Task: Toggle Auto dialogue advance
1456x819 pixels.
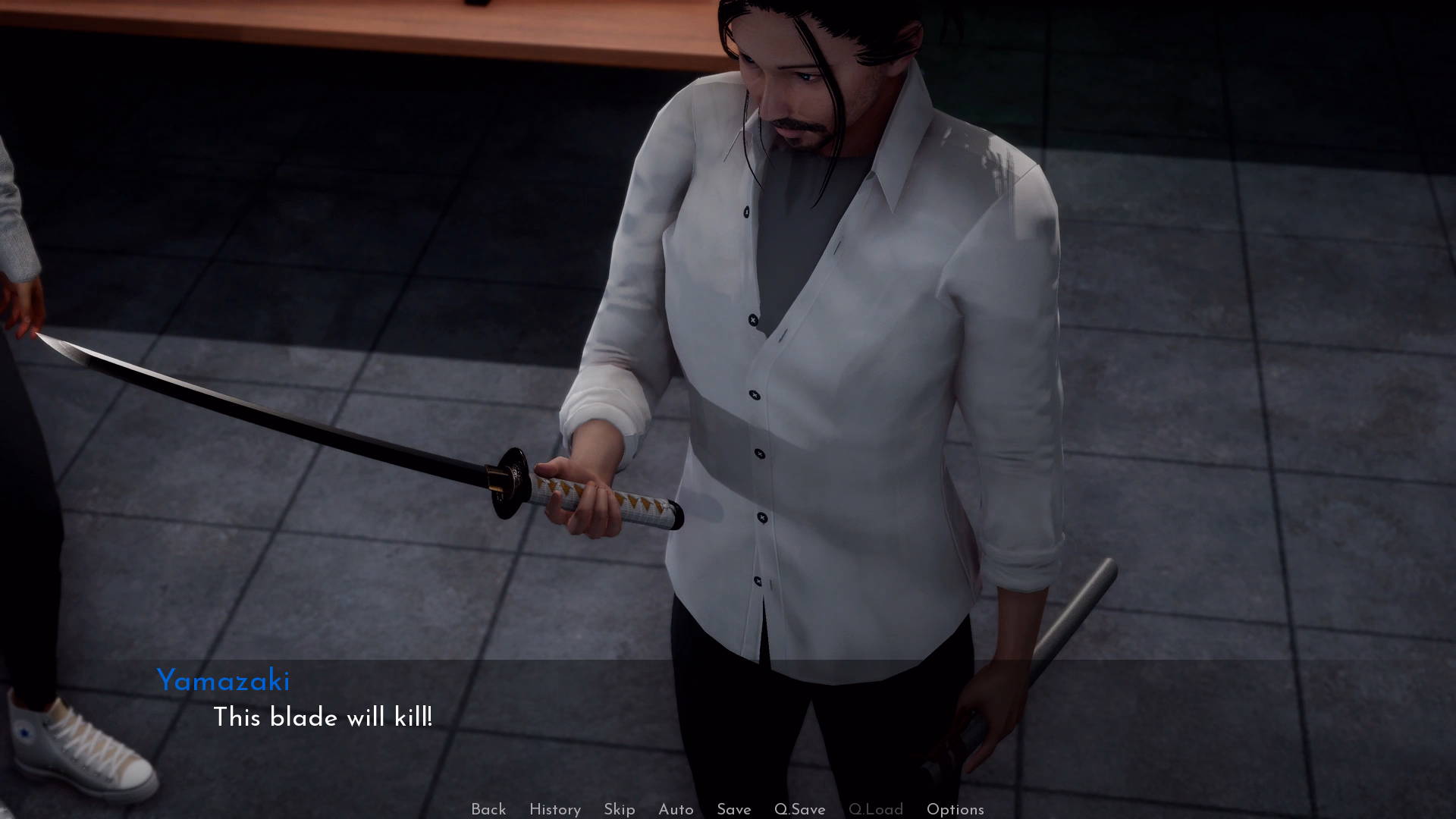Action: [676, 809]
